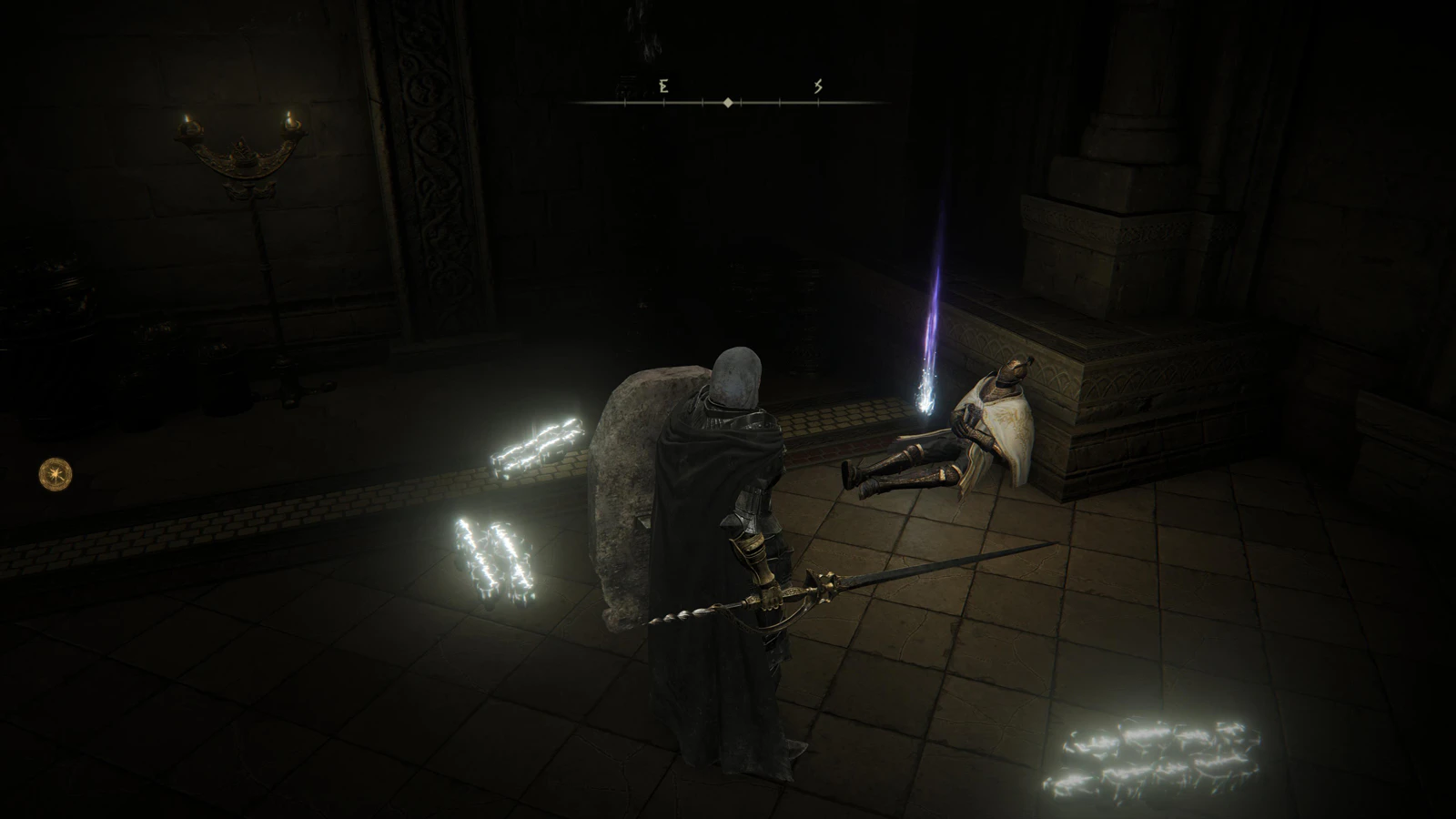Select the compass bar's diamond heading marker
1456x819 pixels.
[728, 103]
